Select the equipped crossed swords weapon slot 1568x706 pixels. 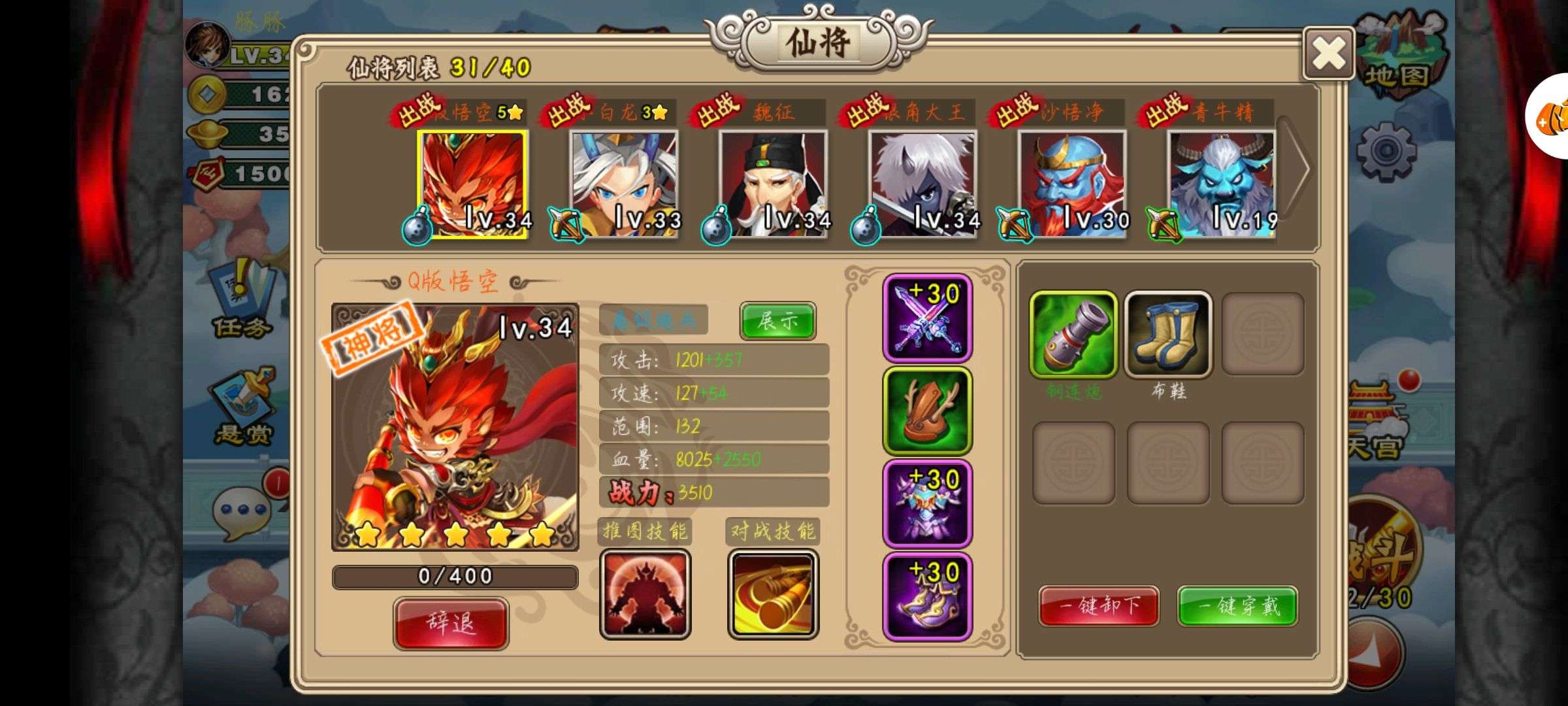tap(927, 318)
